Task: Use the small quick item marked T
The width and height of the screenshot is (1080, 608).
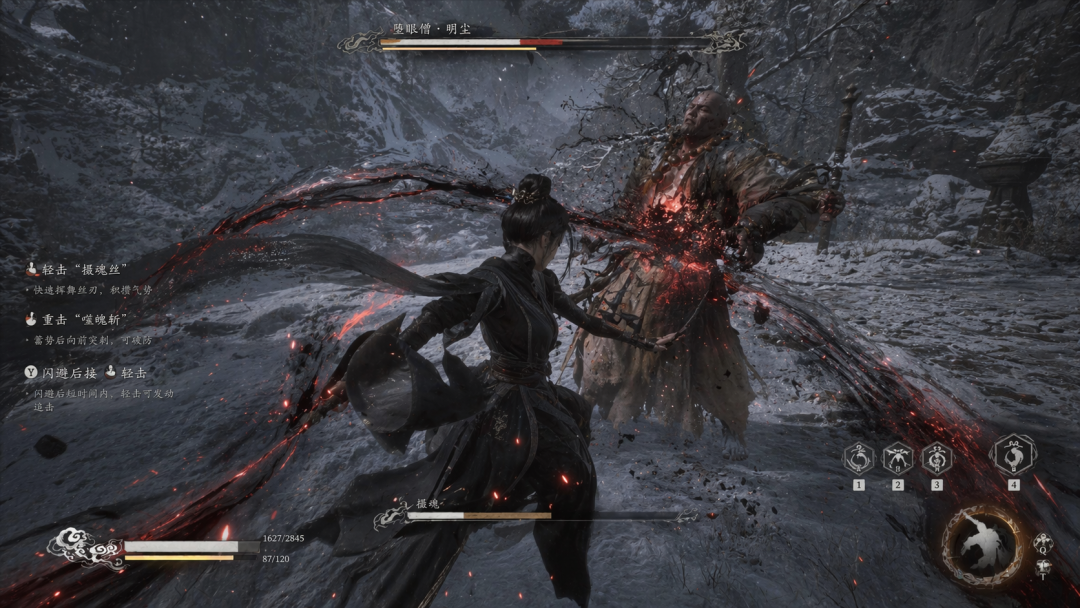Action: click(1043, 568)
